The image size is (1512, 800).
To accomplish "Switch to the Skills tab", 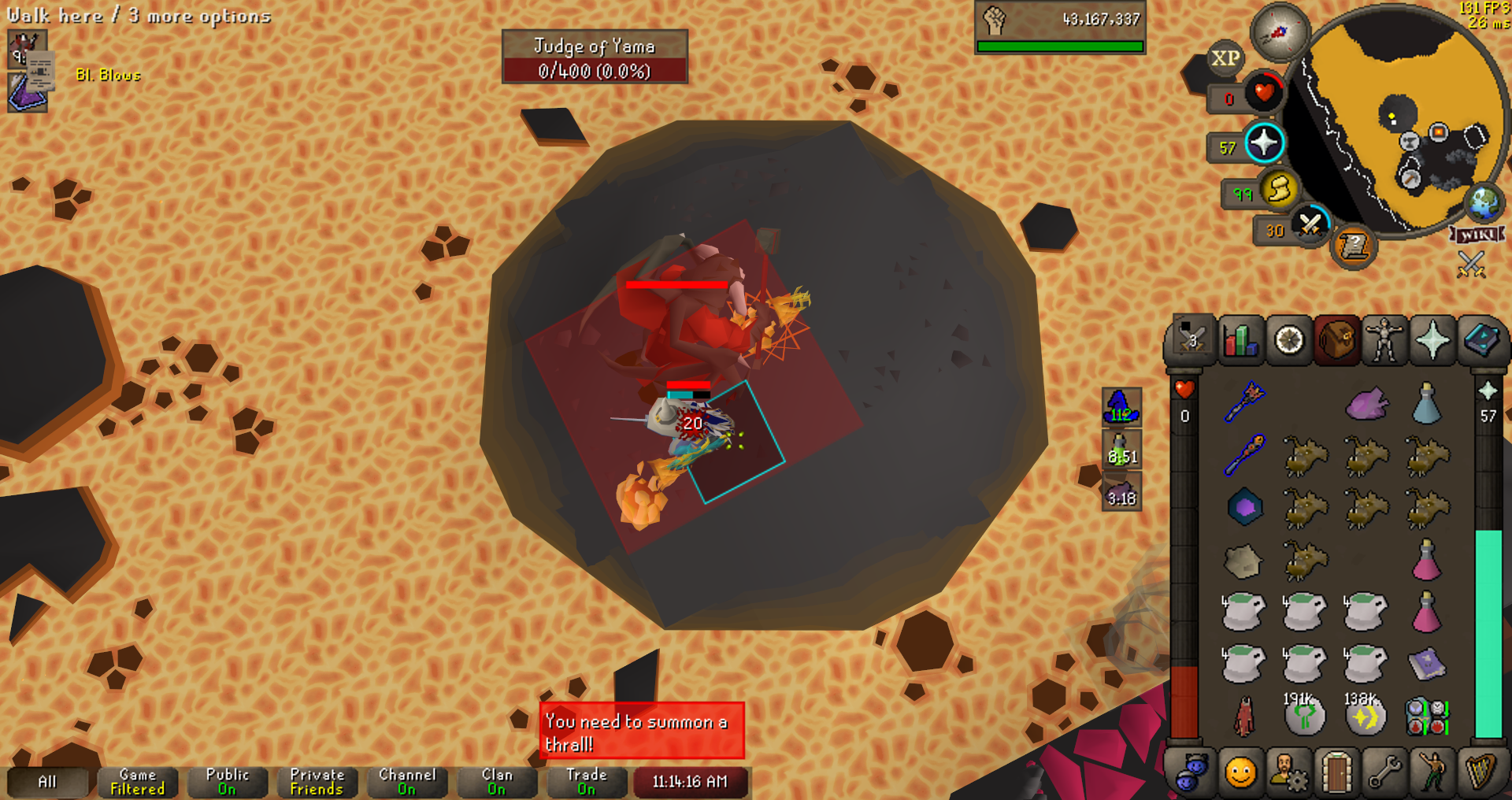I will [x=1241, y=341].
